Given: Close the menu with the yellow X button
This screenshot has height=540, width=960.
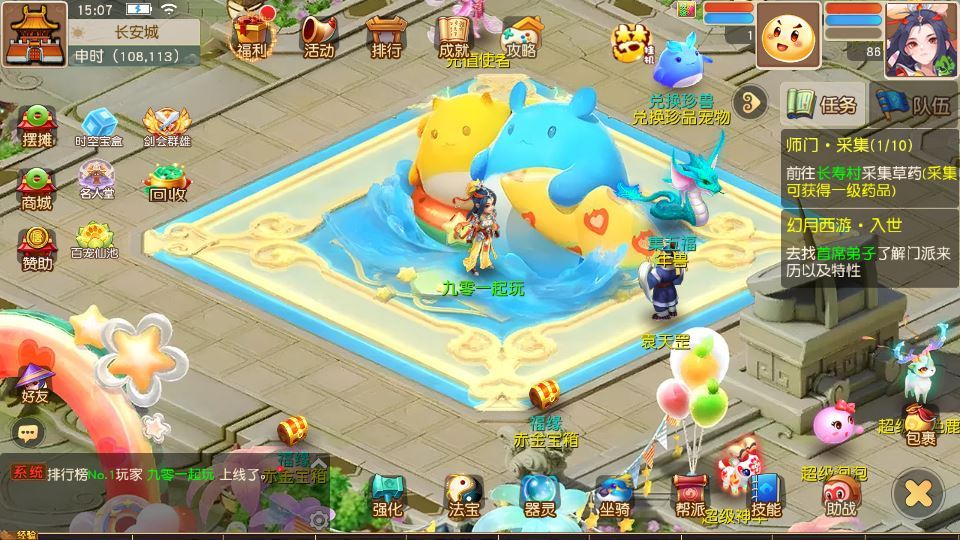Looking at the screenshot, I should click(x=918, y=492).
